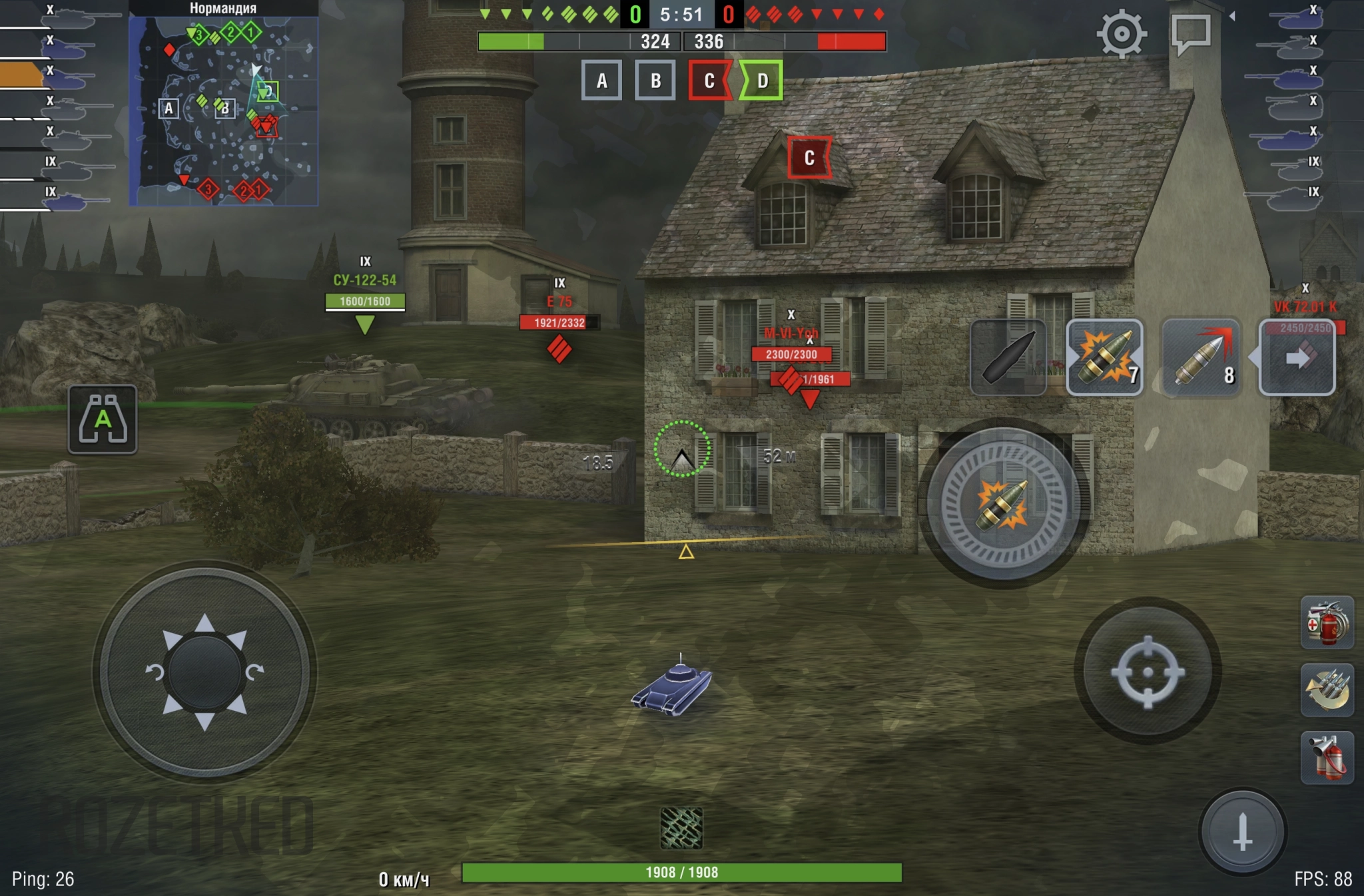Select green base D capture indicator
The height and width of the screenshot is (896, 1364).
click(x=761, y=81)
